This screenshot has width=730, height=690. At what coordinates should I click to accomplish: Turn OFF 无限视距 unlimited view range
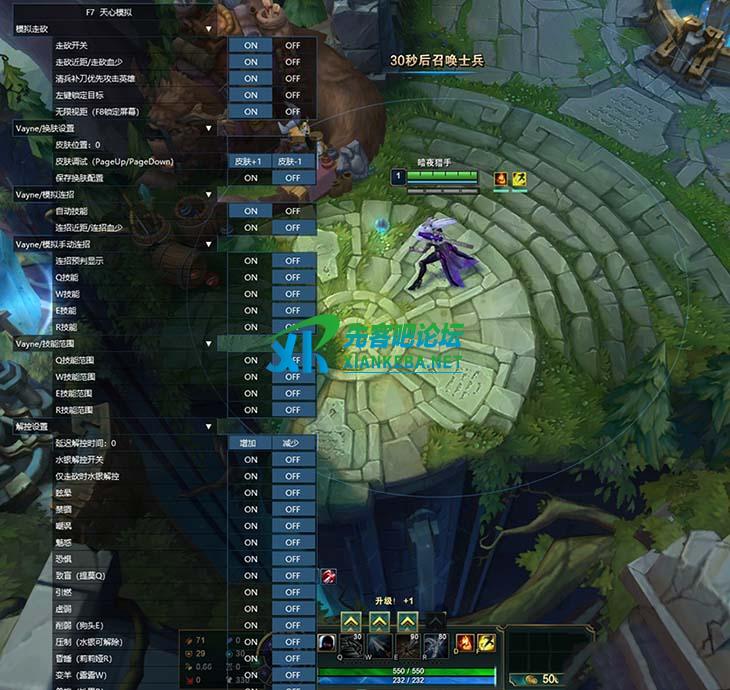[292, 111]
